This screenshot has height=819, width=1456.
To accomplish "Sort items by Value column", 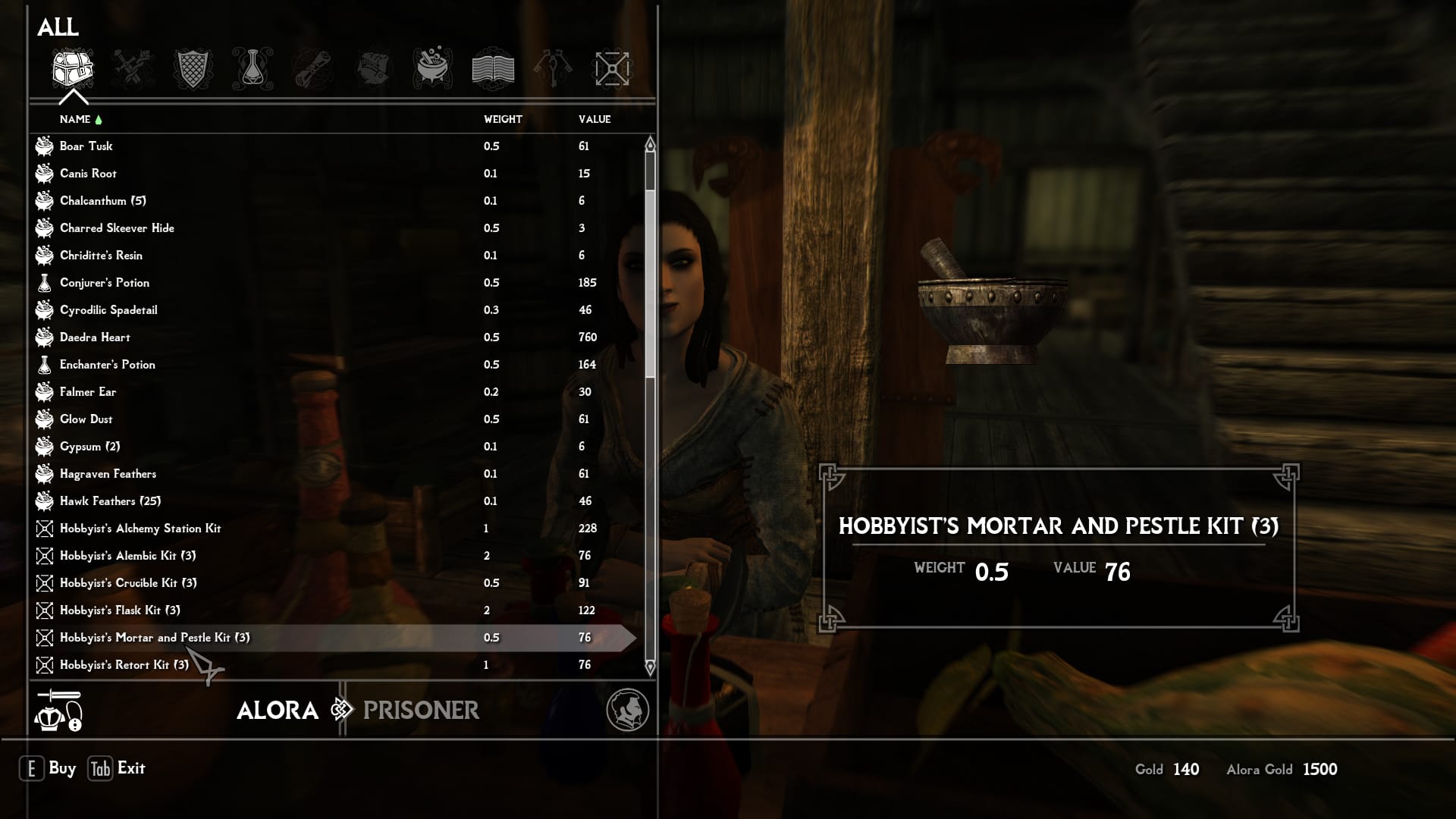I will pyautogui.click(x=595, y=119).
